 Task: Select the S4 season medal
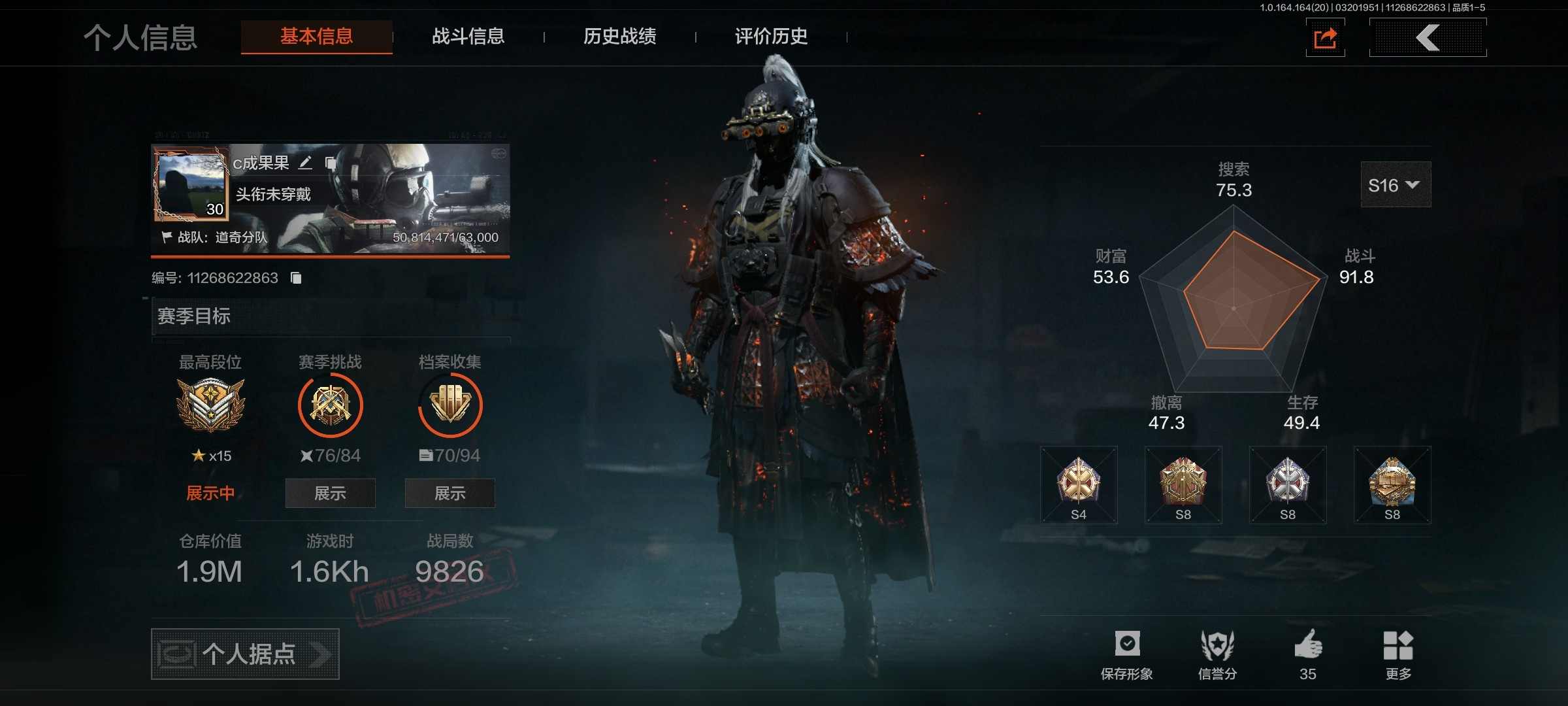tap(1079, 485)
